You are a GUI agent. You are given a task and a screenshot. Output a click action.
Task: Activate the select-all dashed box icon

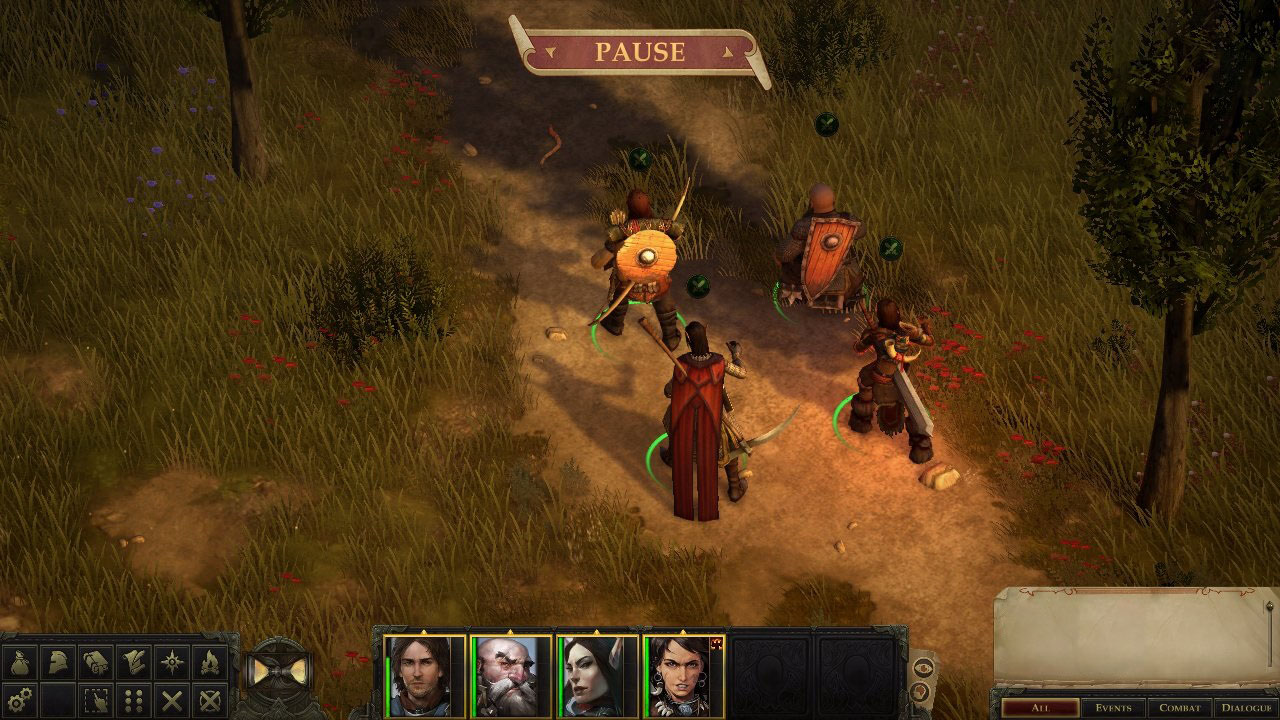pyautogui.click(x=95, y=699)
